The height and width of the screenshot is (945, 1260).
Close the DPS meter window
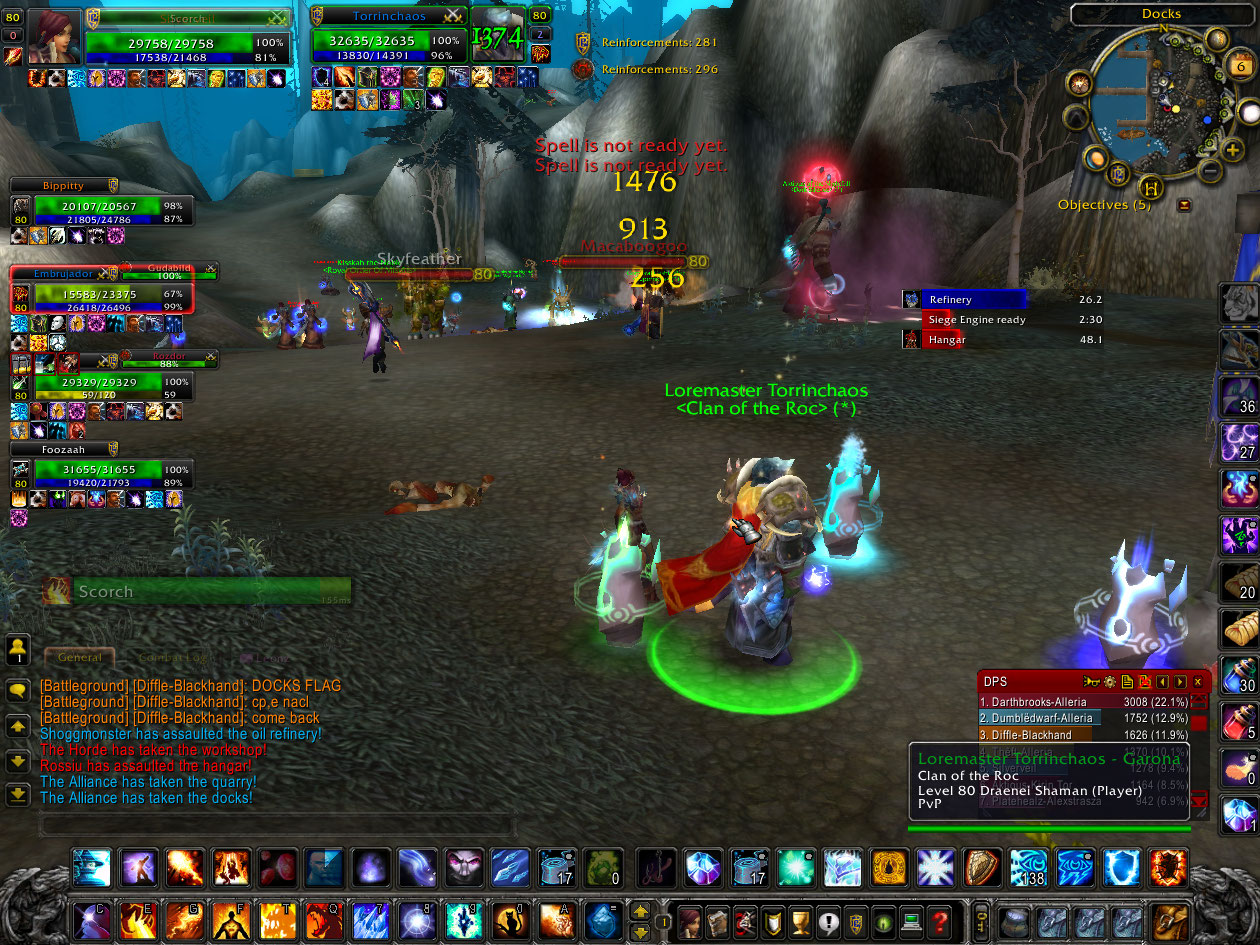pos(1198,682)
